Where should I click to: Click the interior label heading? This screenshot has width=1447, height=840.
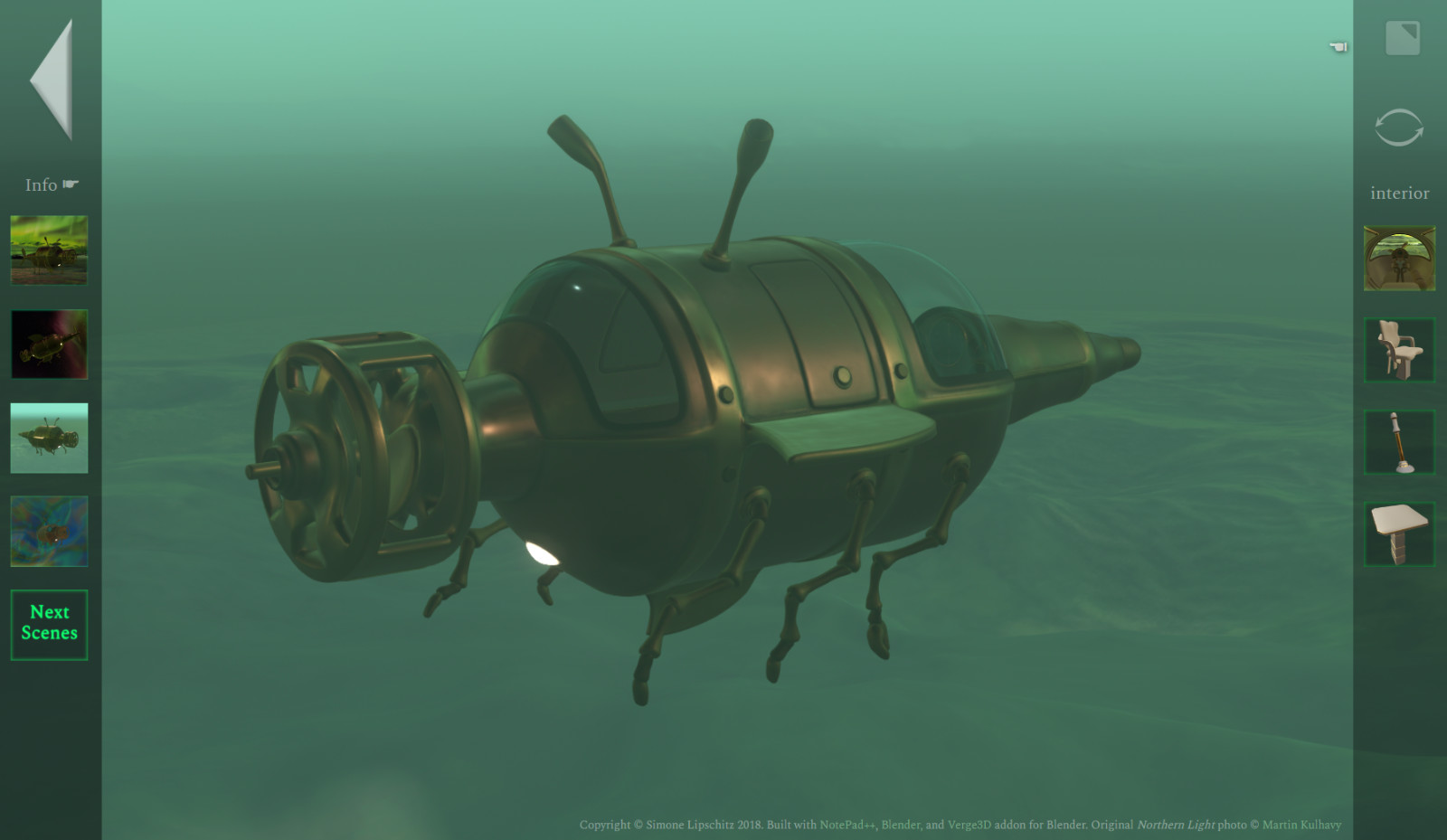(x=1400, y=192)
